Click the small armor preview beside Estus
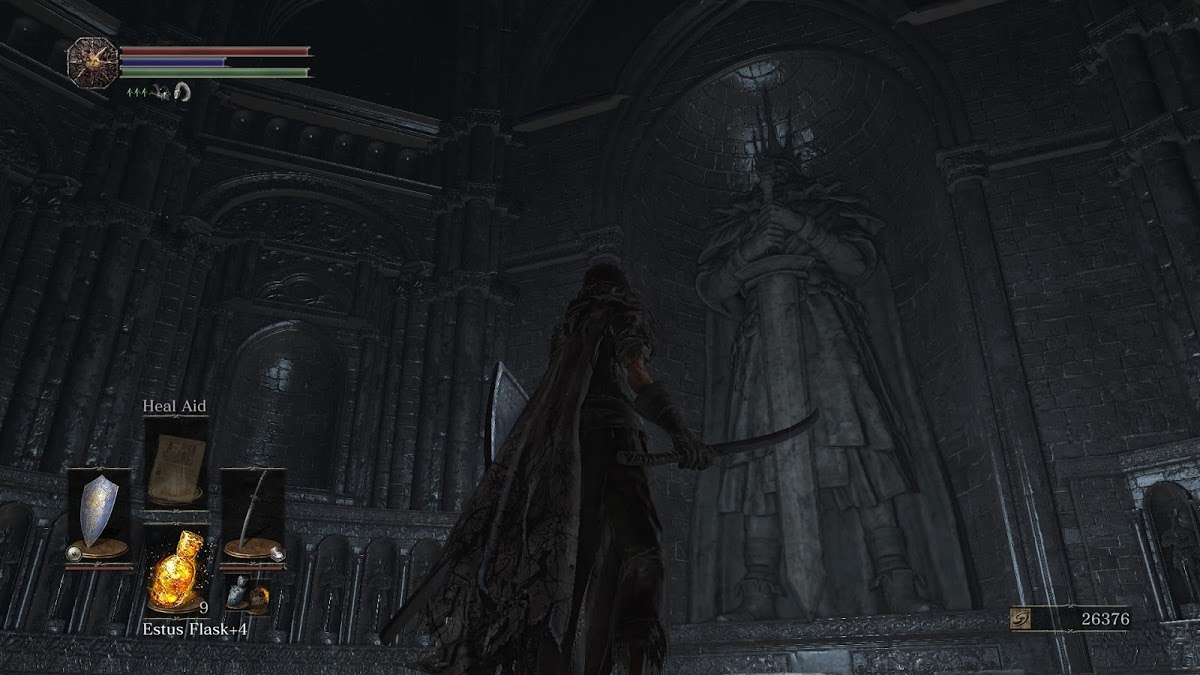Image resolution: width=1200 pixels, height=675 pixels. 245,595
